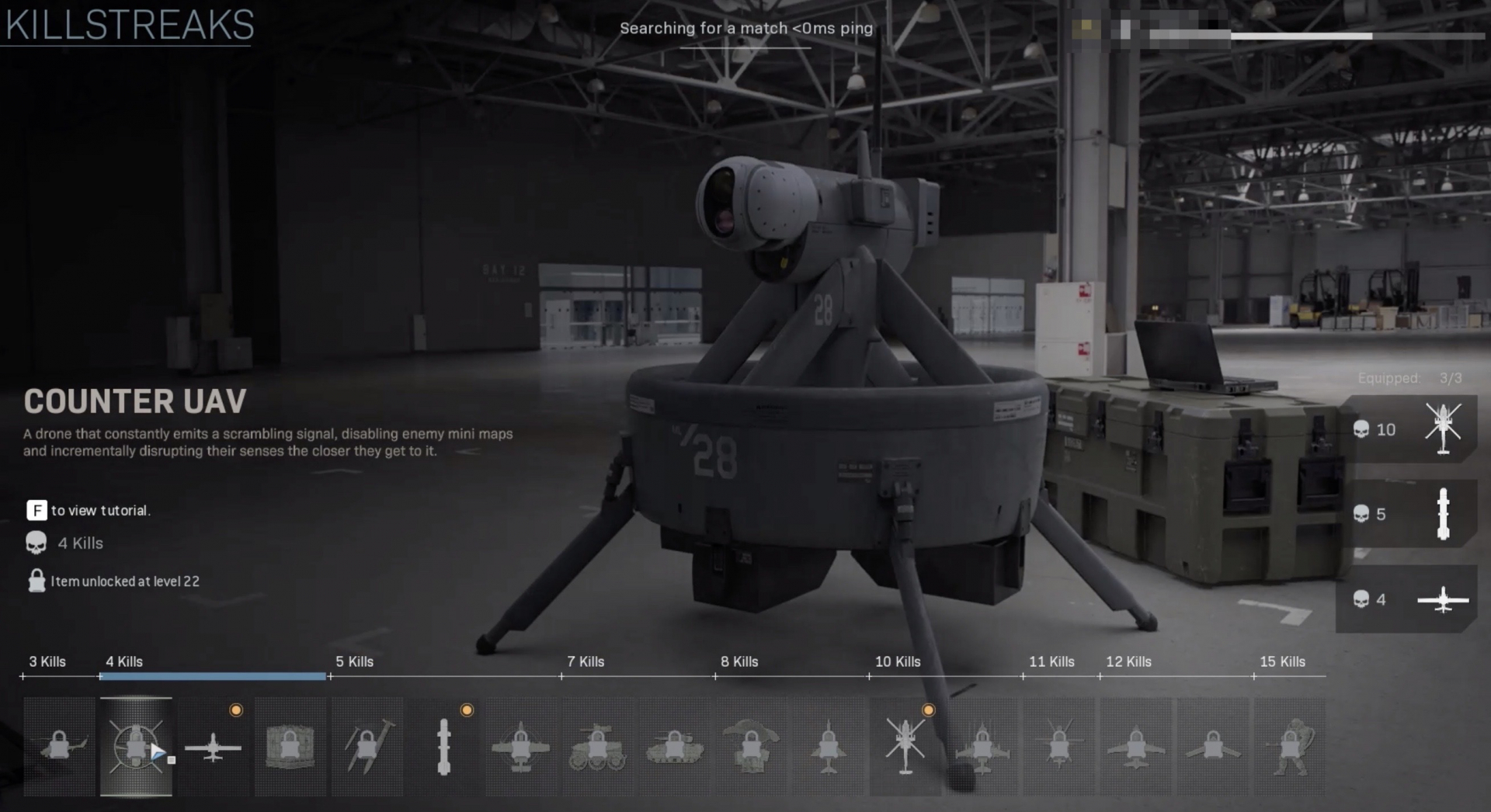Click the blue progress bar under 4 Kills
This screenshot has height=812, width=1491.
pos(212,677)
